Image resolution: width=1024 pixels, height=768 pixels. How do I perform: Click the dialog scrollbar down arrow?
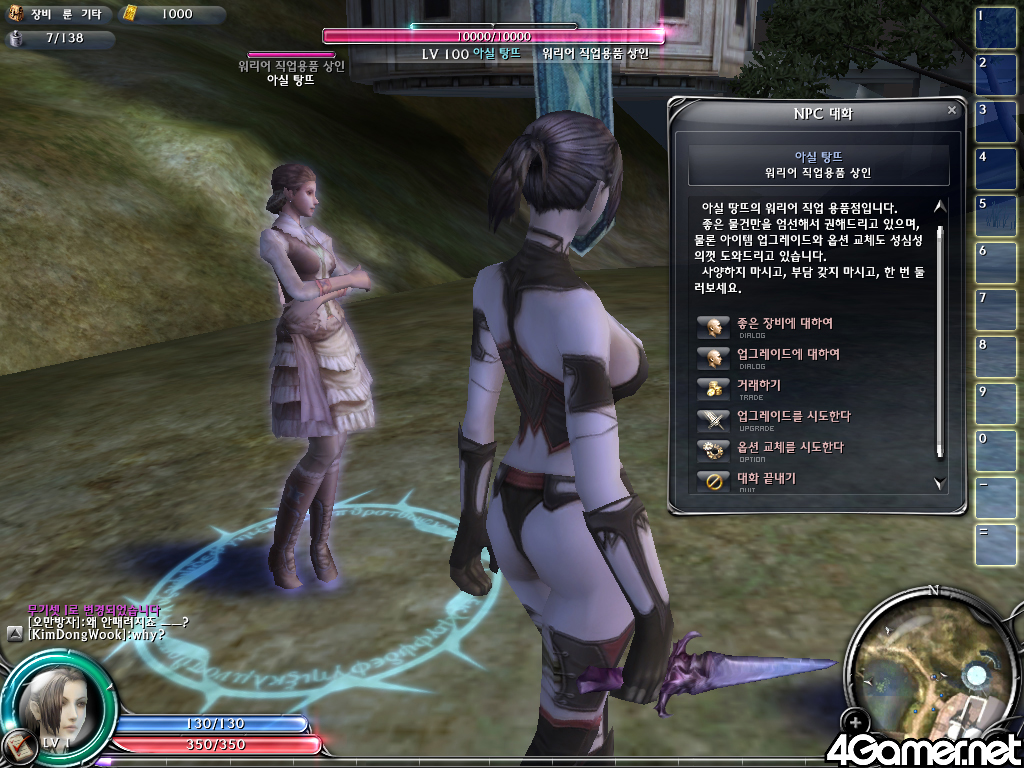pos(939,483)
